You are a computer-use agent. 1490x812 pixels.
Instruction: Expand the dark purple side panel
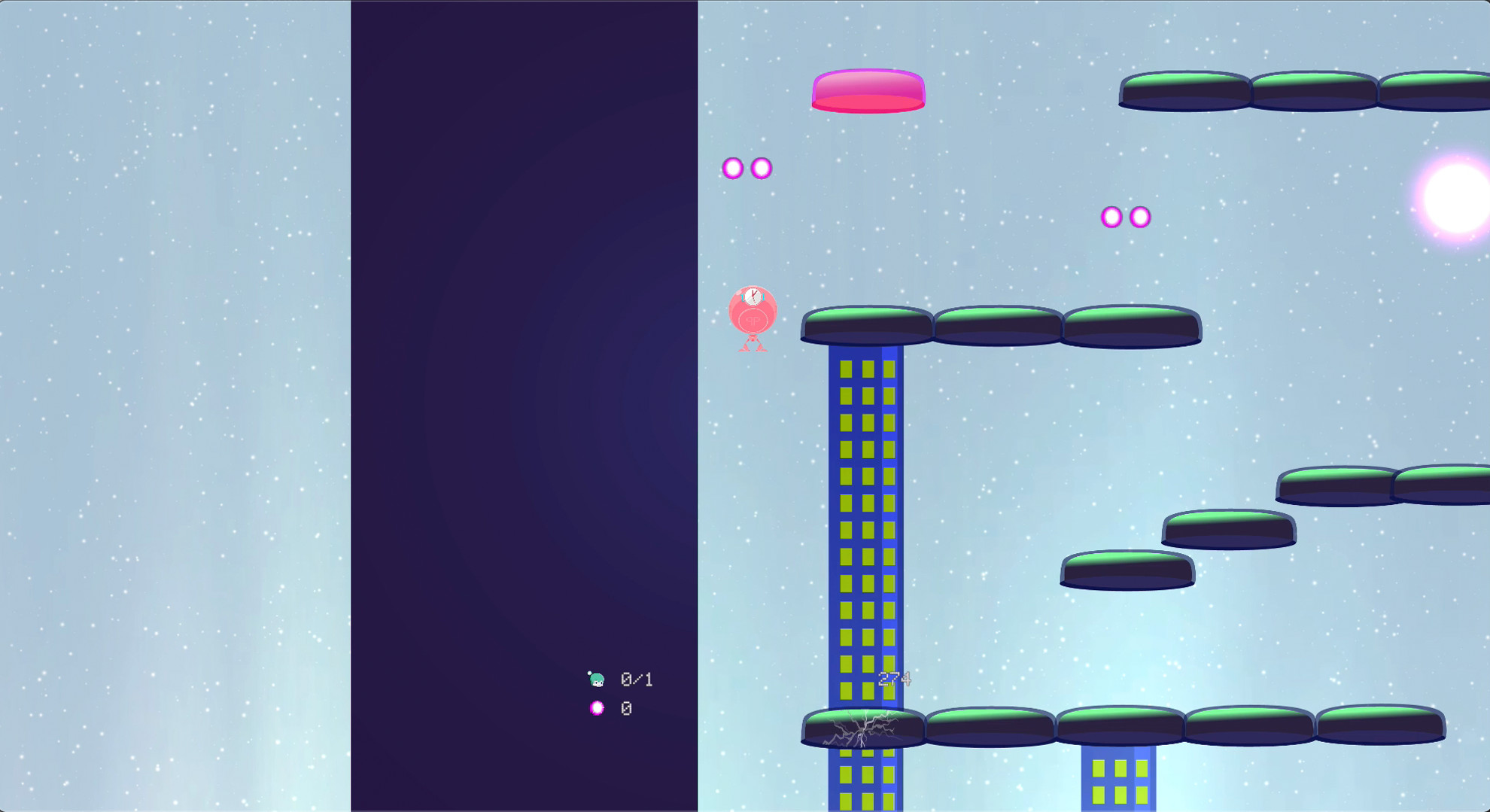[525, 406]
